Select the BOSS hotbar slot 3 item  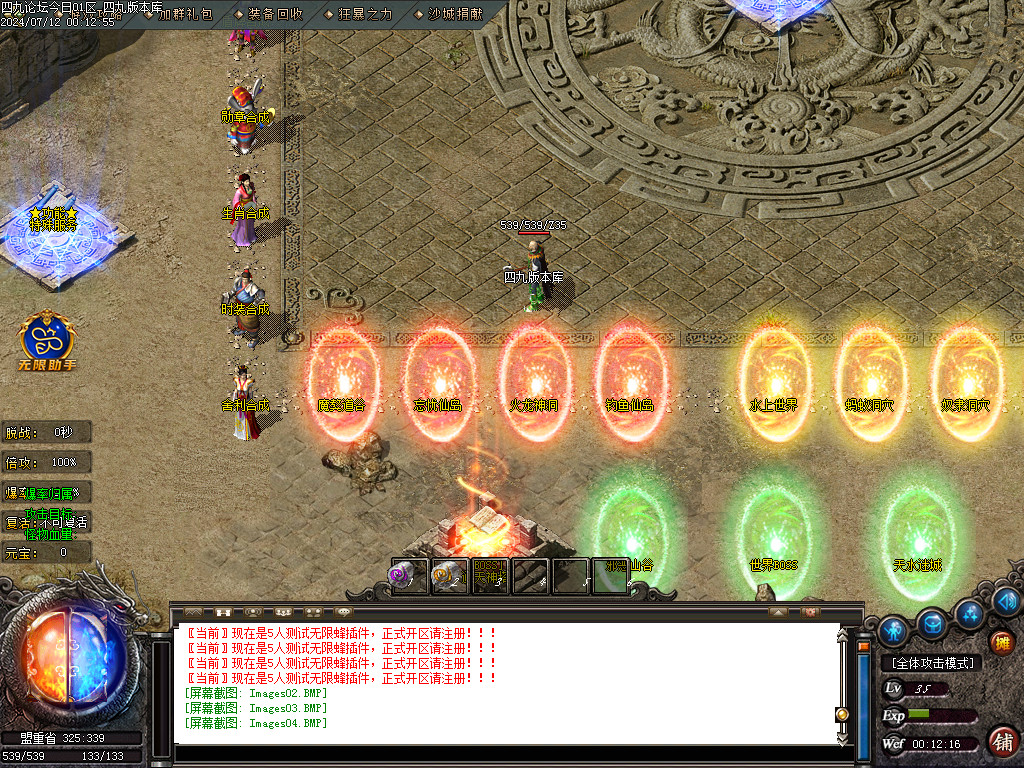(x=490, y=576)
